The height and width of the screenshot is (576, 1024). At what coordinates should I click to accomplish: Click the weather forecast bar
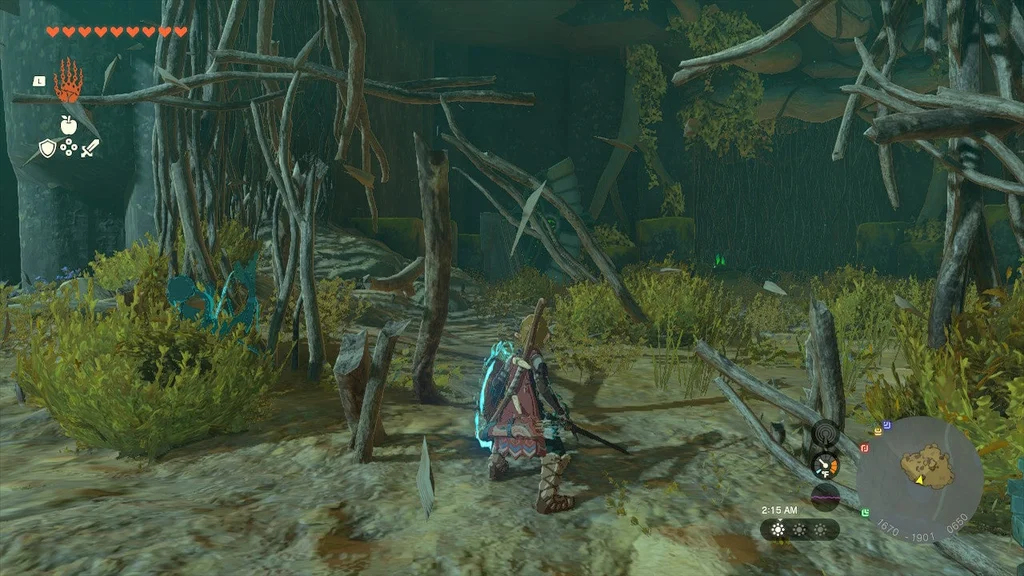point(800,530)
